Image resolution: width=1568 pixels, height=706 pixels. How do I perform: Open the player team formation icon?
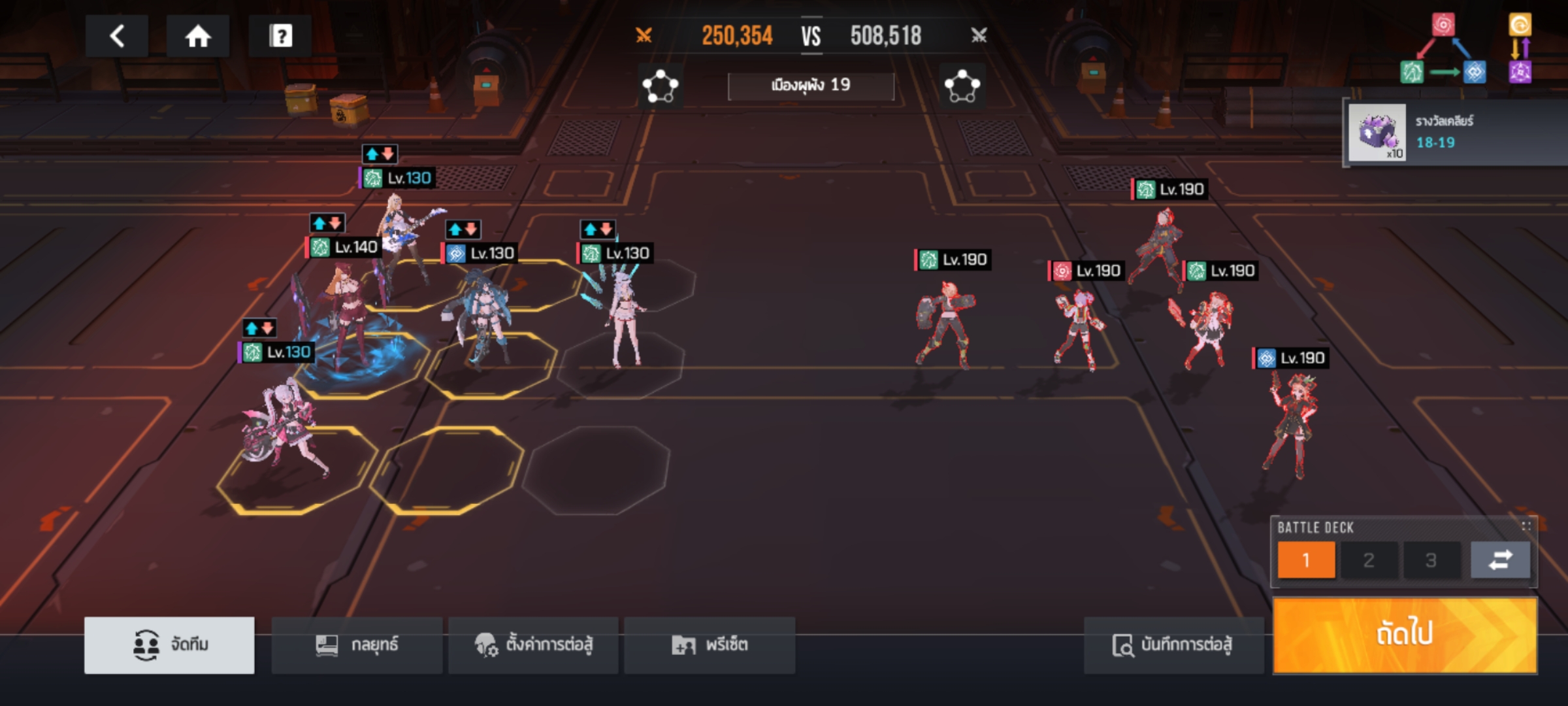point(661,86)
